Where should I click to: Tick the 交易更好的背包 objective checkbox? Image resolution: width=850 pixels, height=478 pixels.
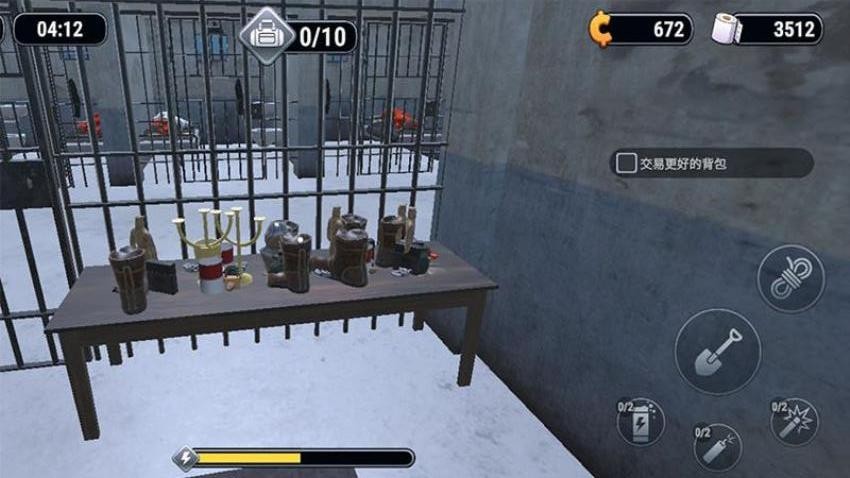coord(626,163)
